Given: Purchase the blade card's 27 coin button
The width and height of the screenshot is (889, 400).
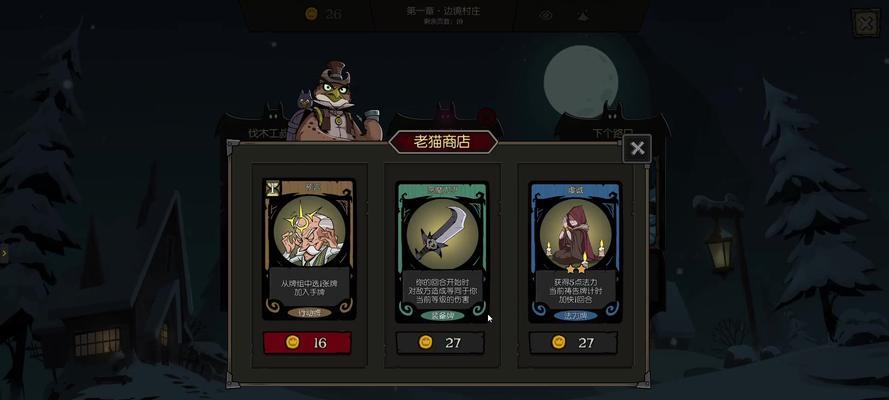Looking at the screenshot, I should point(441,342).
